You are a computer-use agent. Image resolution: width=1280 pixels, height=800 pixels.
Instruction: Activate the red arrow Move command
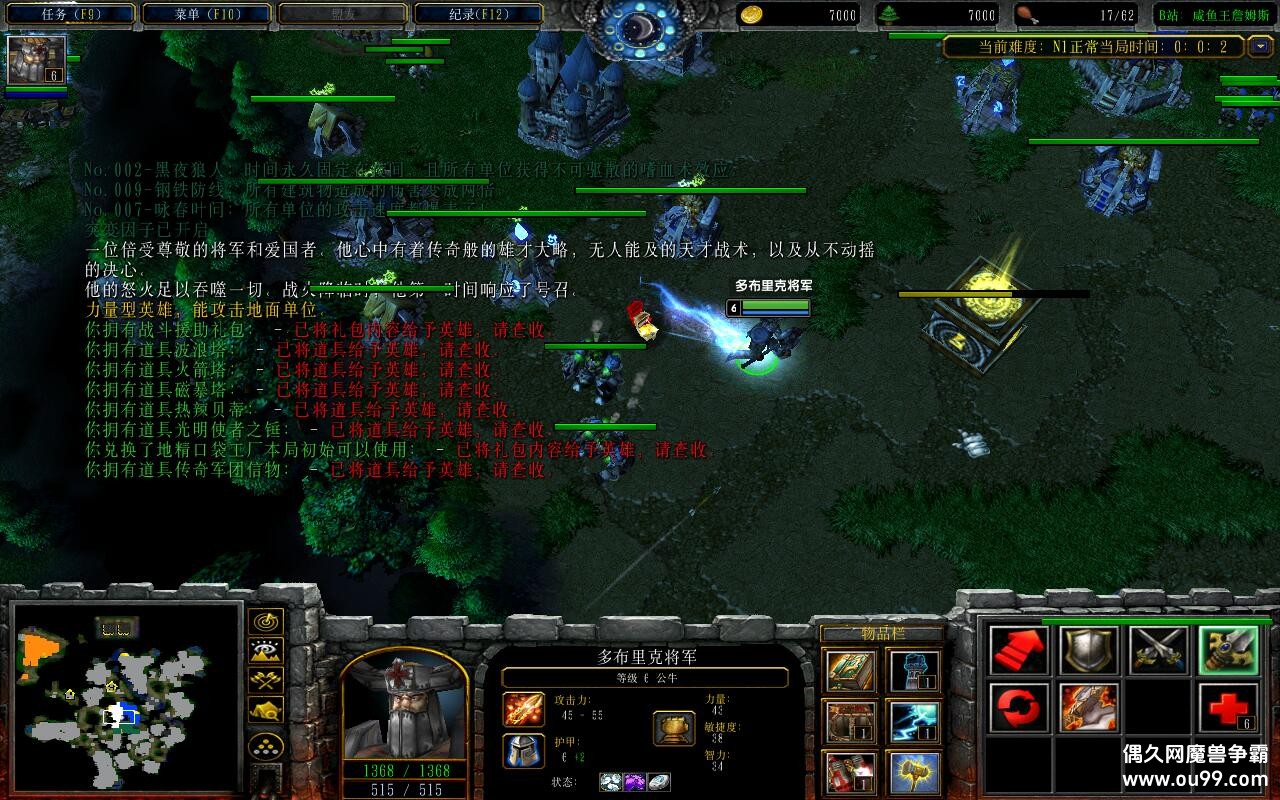pyautogui.click(x=1019, y=651)
